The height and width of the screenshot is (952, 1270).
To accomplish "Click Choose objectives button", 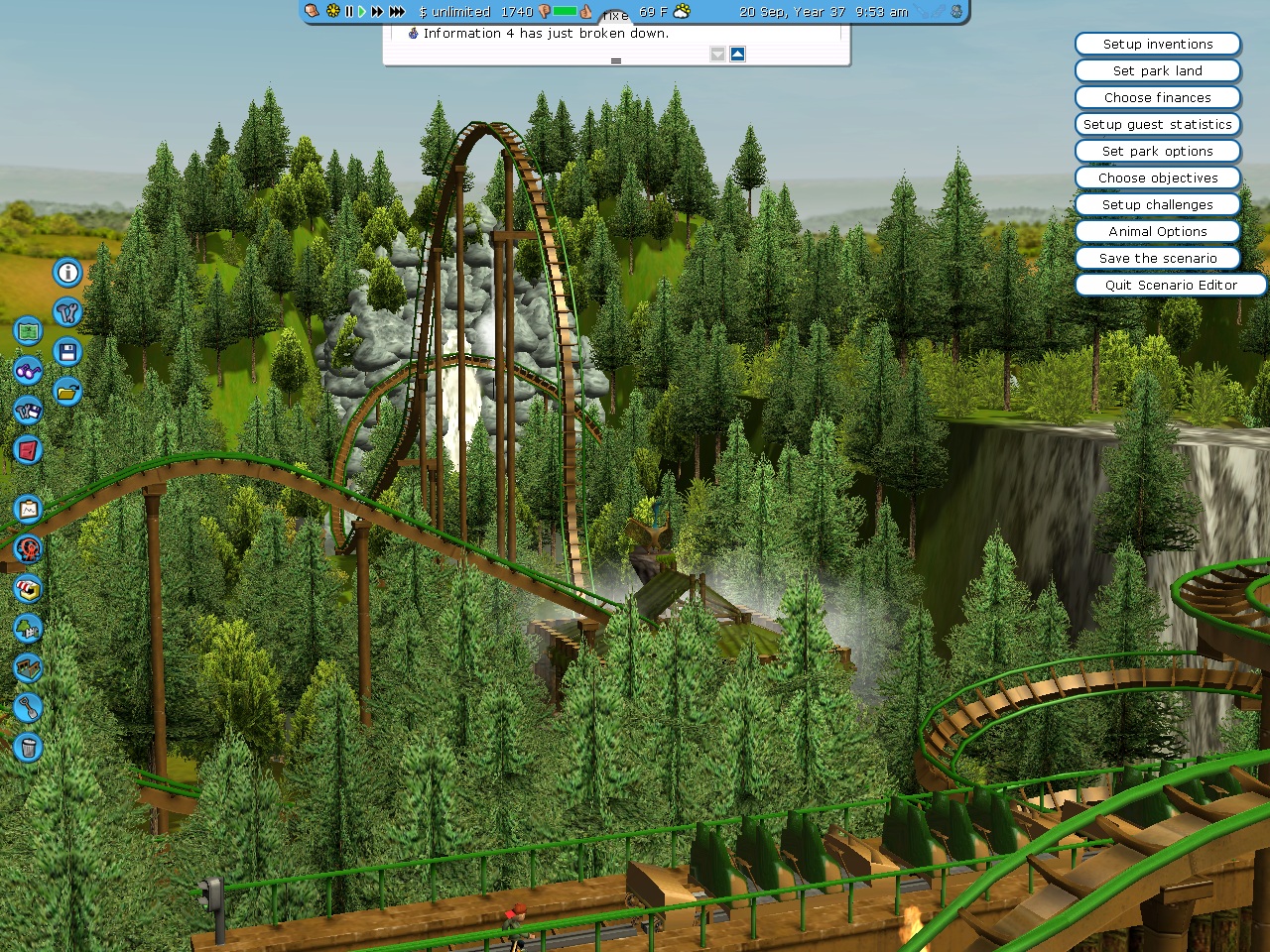I will click(x=1157, y=178).
